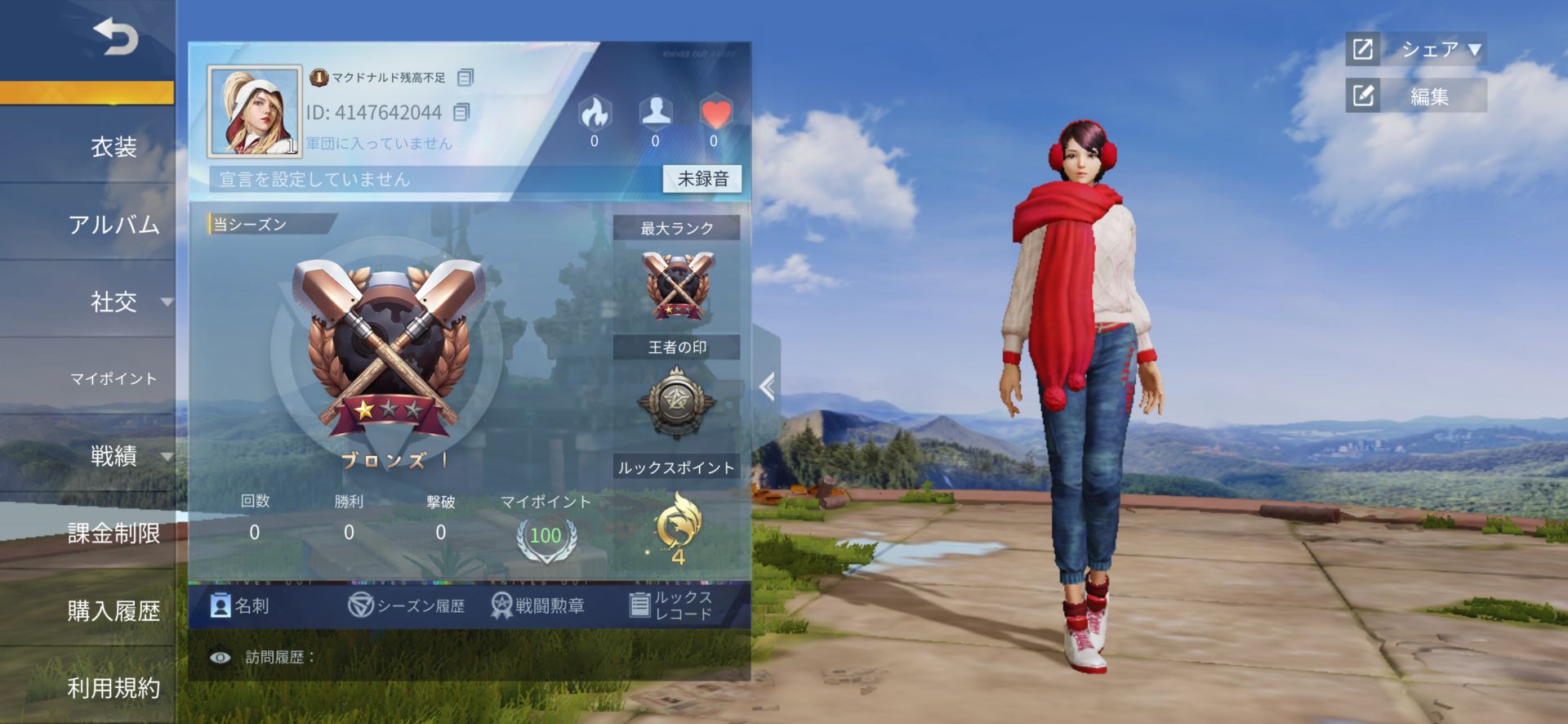This screenshot has width=1568, height=724.
Task: Click 軍団に入っていません clan link
Action: (x=378, y=143)
